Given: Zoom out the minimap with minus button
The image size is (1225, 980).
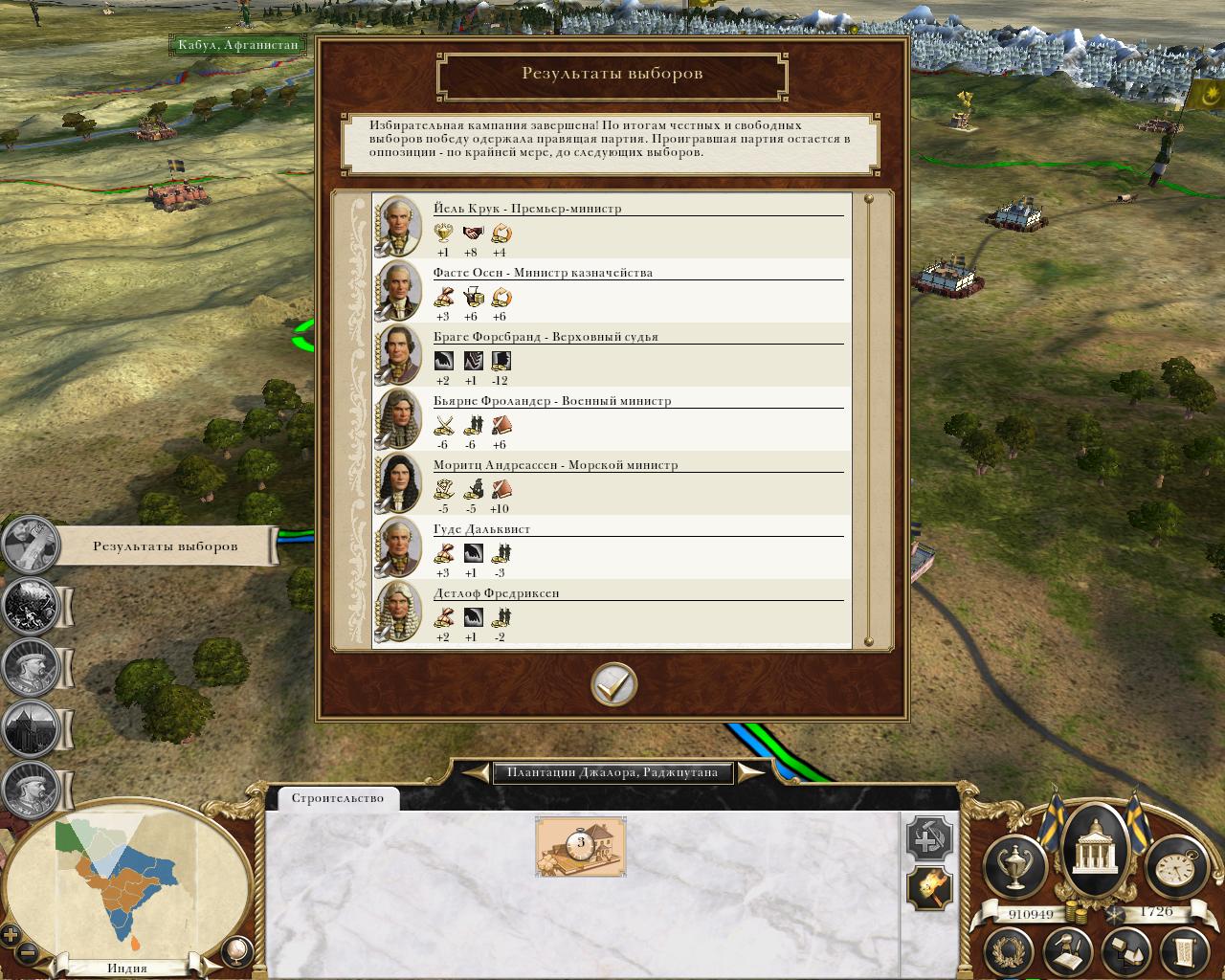Looking at the screenshot, I should point(29,953).
